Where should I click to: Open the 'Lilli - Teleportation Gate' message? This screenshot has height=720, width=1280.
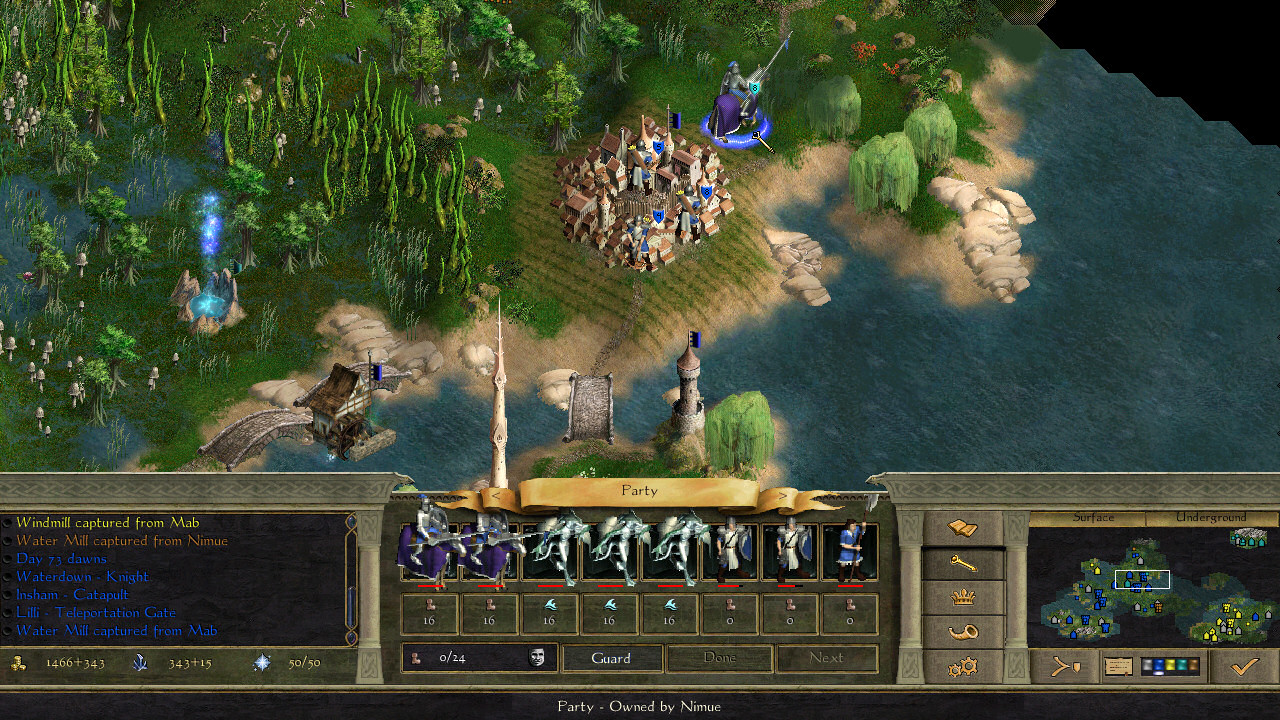click(x=96, y=613)
